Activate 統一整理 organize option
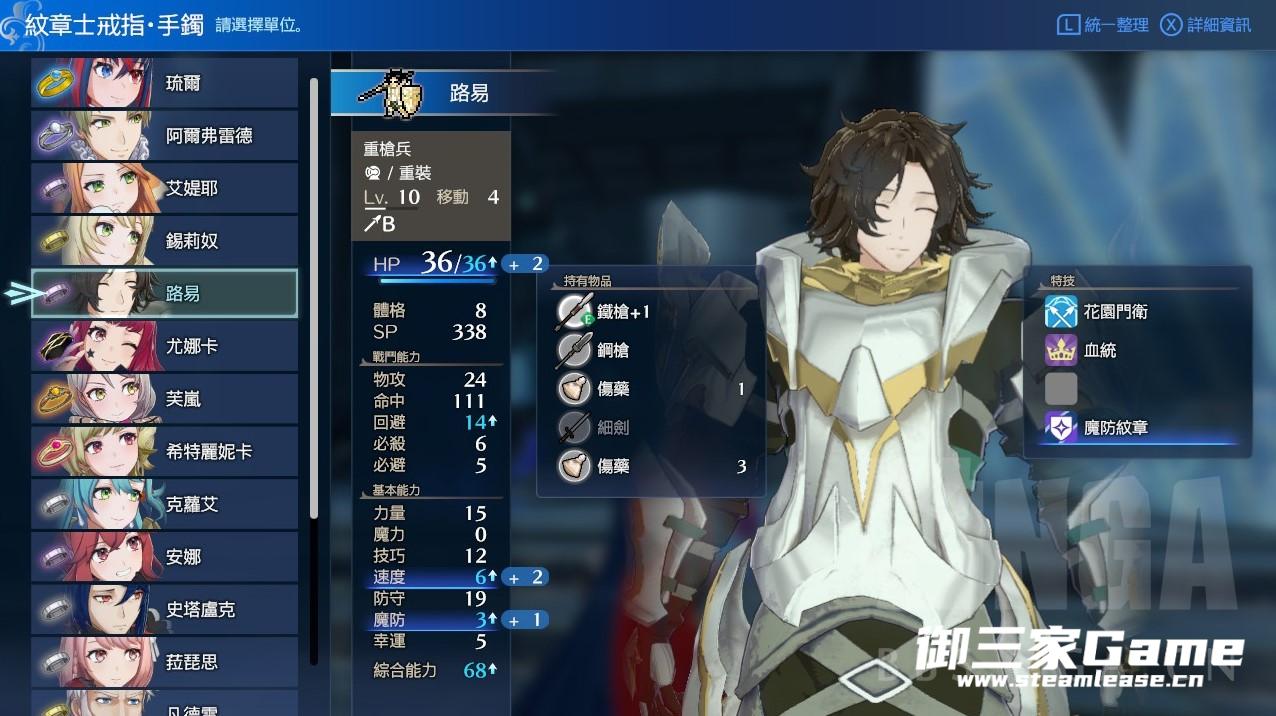Viewport: 1276px width, 716px height. click(x=1104, y=25)
